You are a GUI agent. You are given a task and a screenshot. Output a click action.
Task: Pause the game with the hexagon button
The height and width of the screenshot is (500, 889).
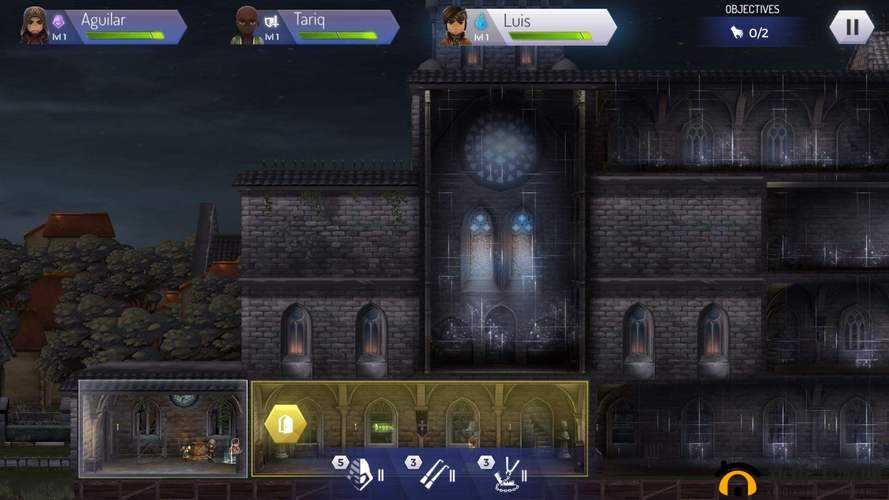click(x=852, y=27)
